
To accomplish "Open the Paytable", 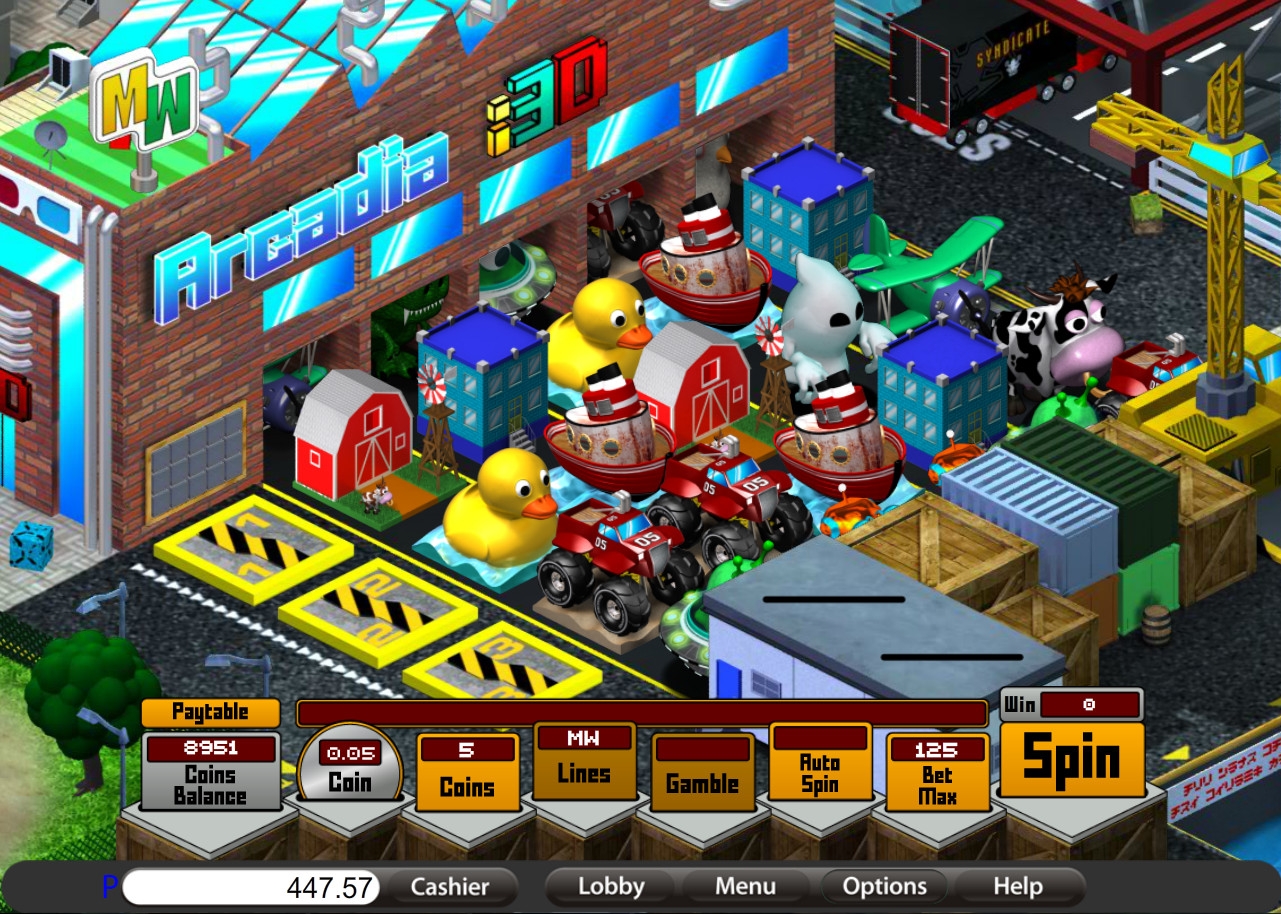I will point(210,712).
